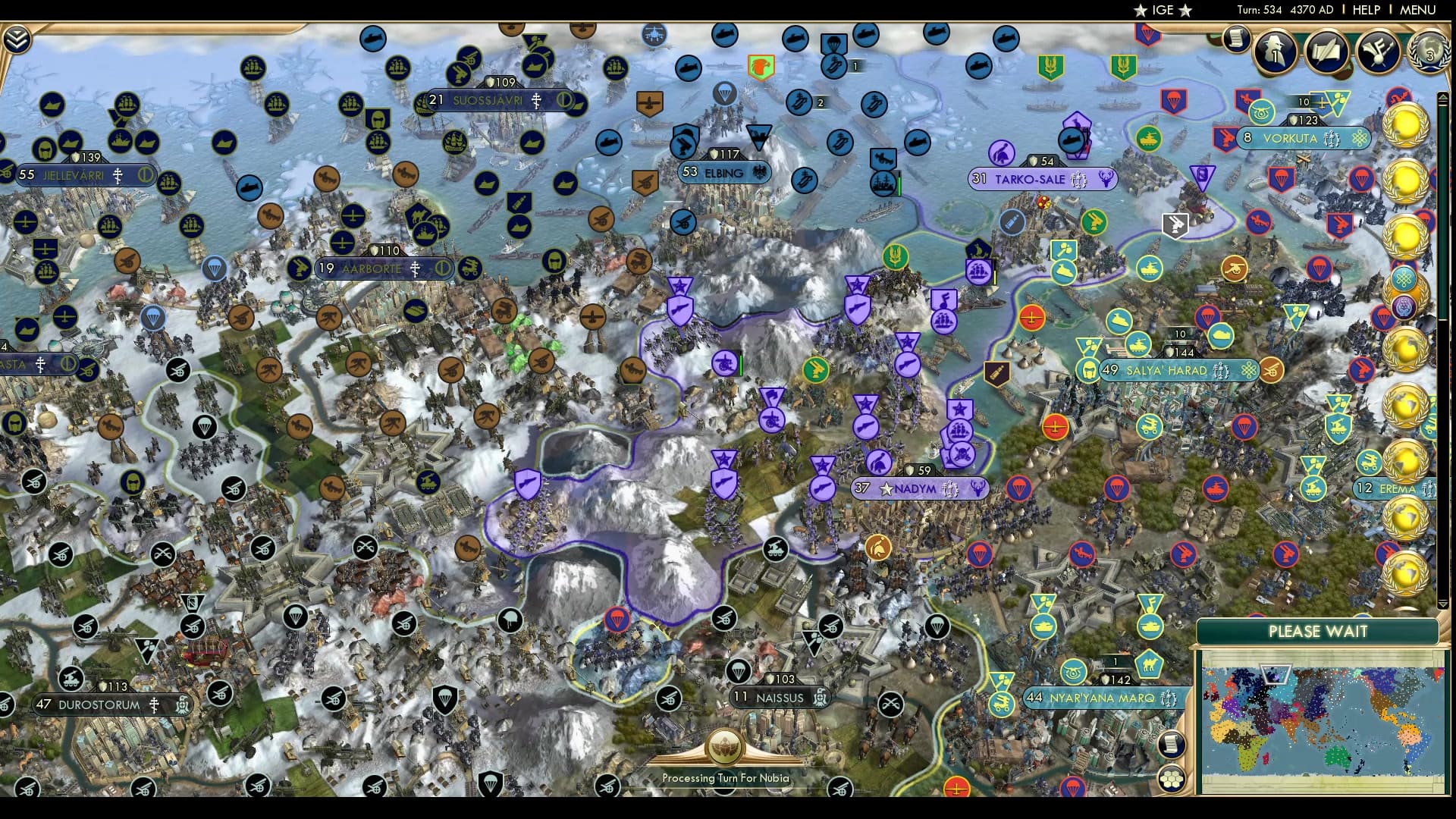The height and width of the screenshot is (819, 1456).
Task: Click the Nyar'yana Marq city name
Action: click(1101, 699)
